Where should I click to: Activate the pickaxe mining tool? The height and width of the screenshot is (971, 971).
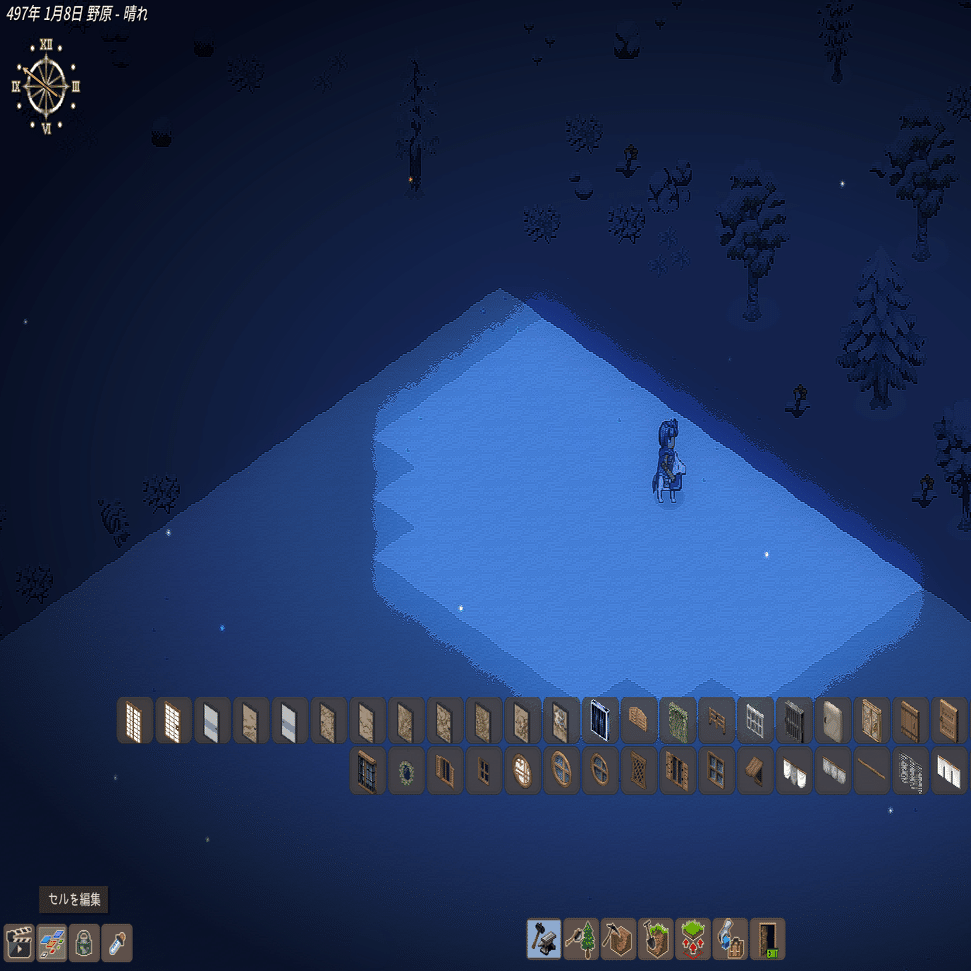[618, 939]
